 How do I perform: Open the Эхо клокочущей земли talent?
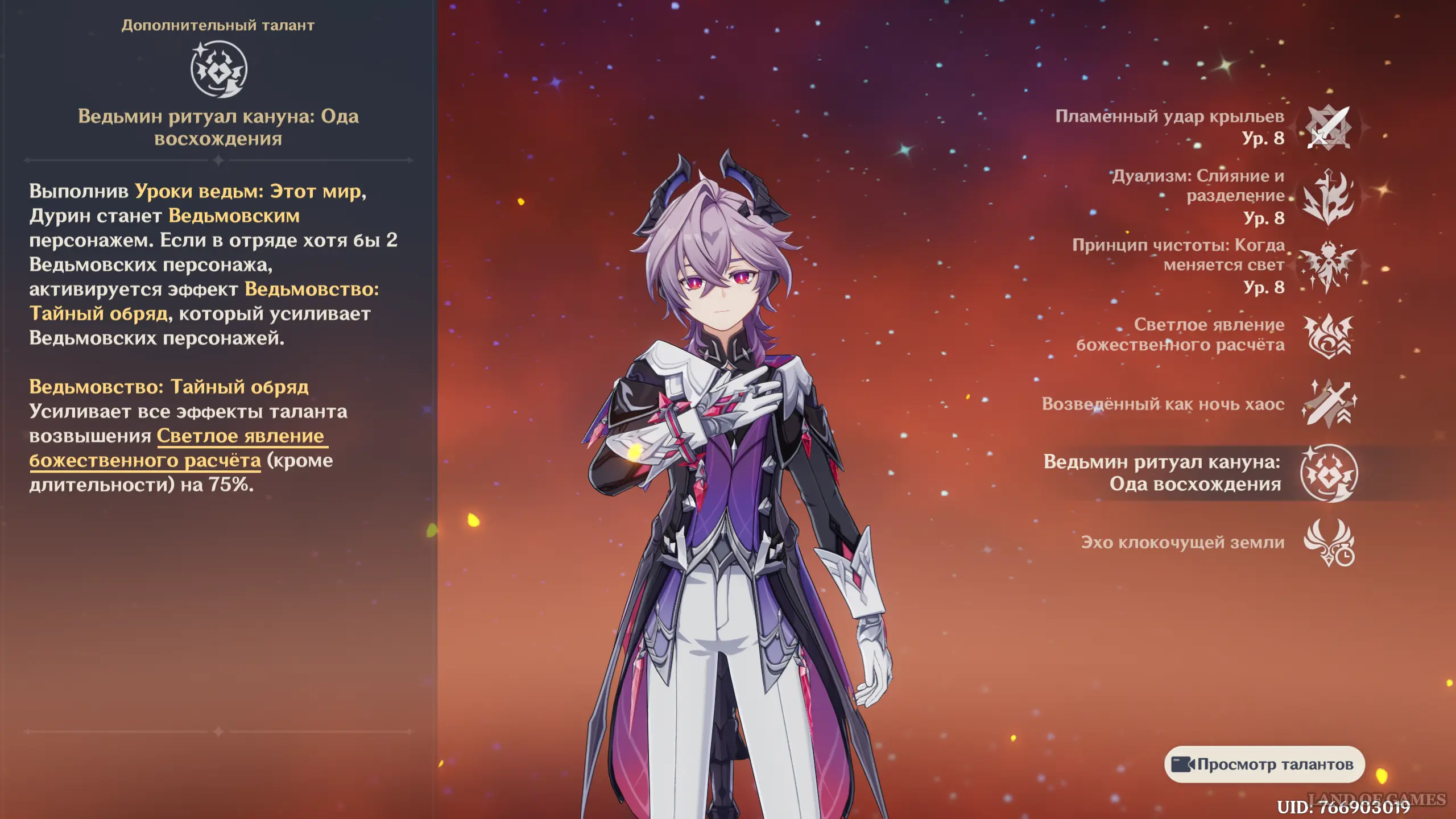[x=1329, y=543]
